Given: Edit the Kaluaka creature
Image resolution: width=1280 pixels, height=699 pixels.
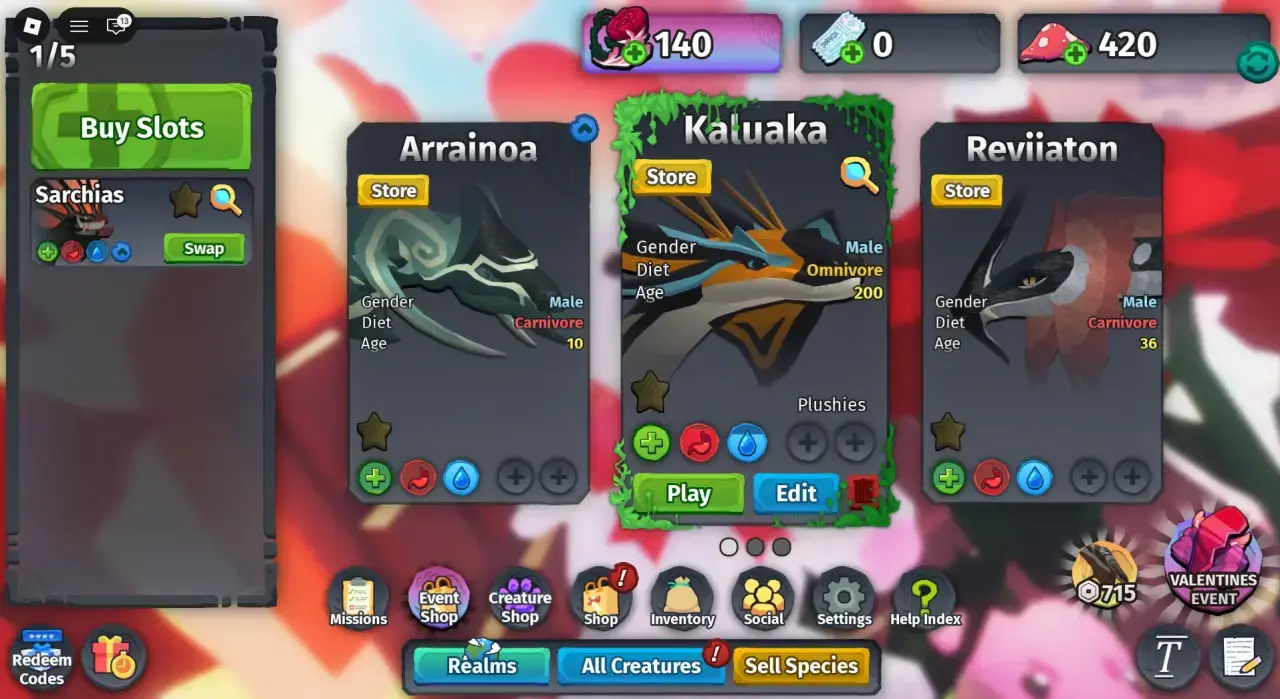Looking at the screenshot, I should click(x=796, y=493).
